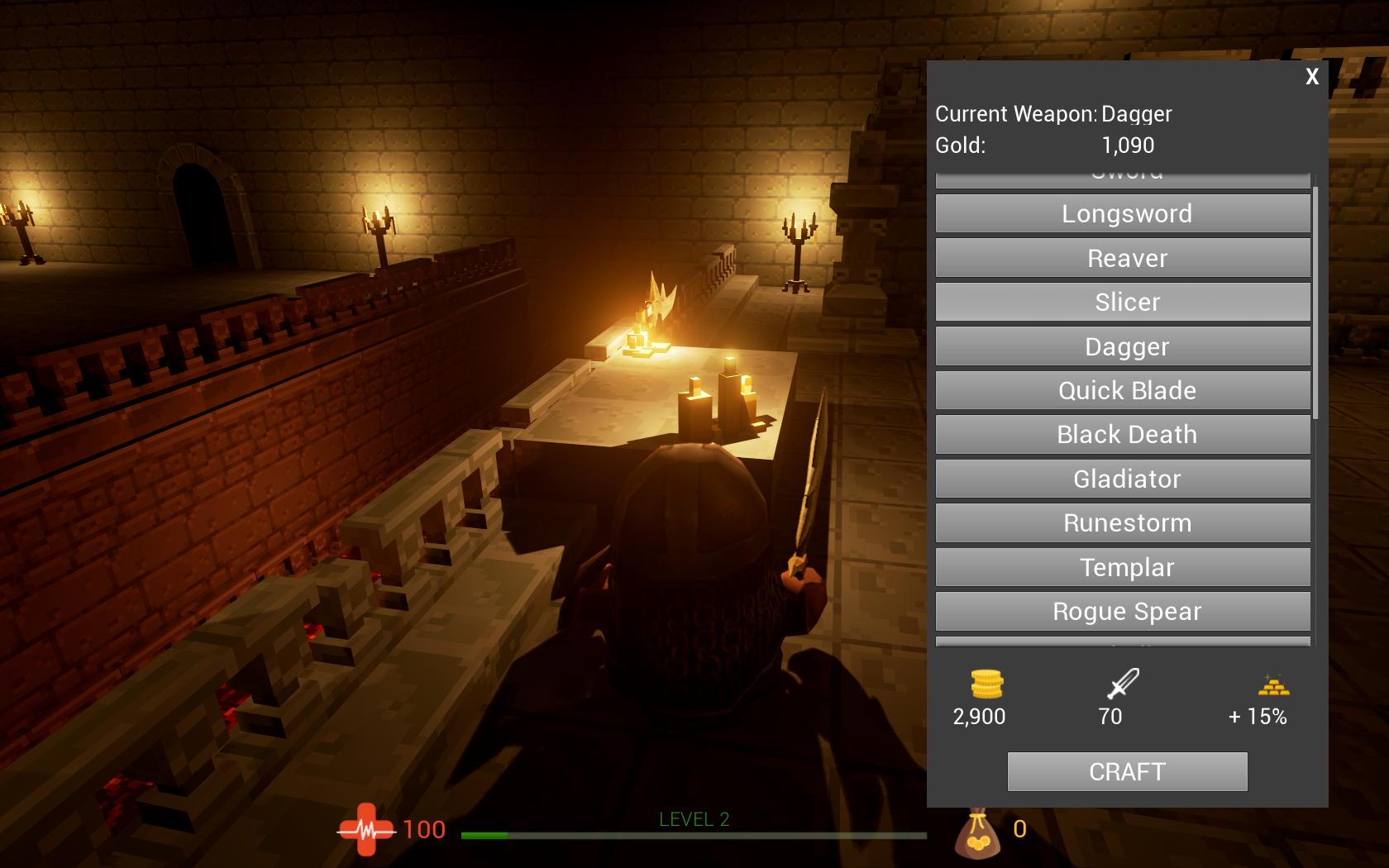Pick the Slicer weapon
This screenshot has width=1389, height=868.
(x=1123, y=303)
